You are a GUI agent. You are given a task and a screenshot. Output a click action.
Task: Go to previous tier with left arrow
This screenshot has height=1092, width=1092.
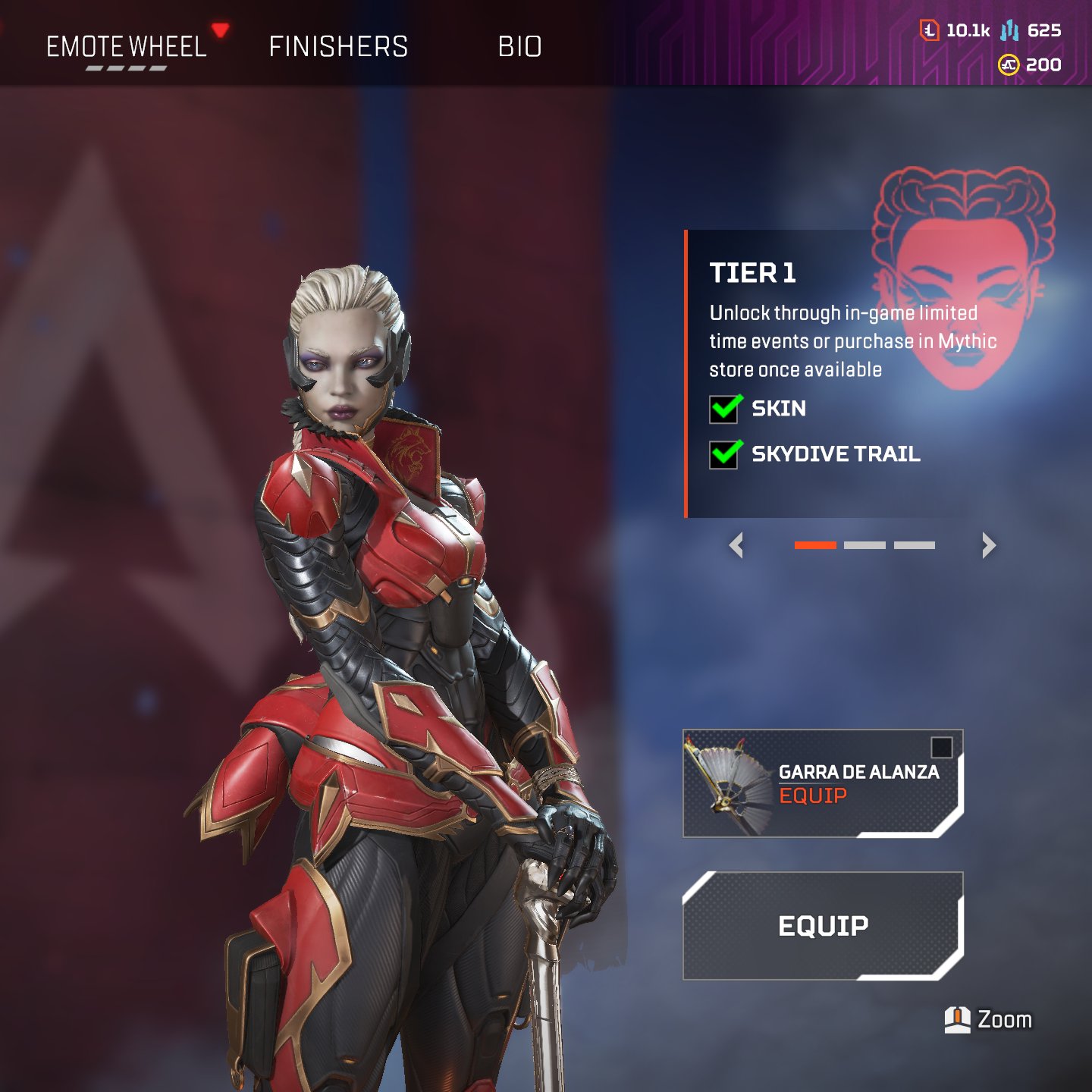pos(736,545)
